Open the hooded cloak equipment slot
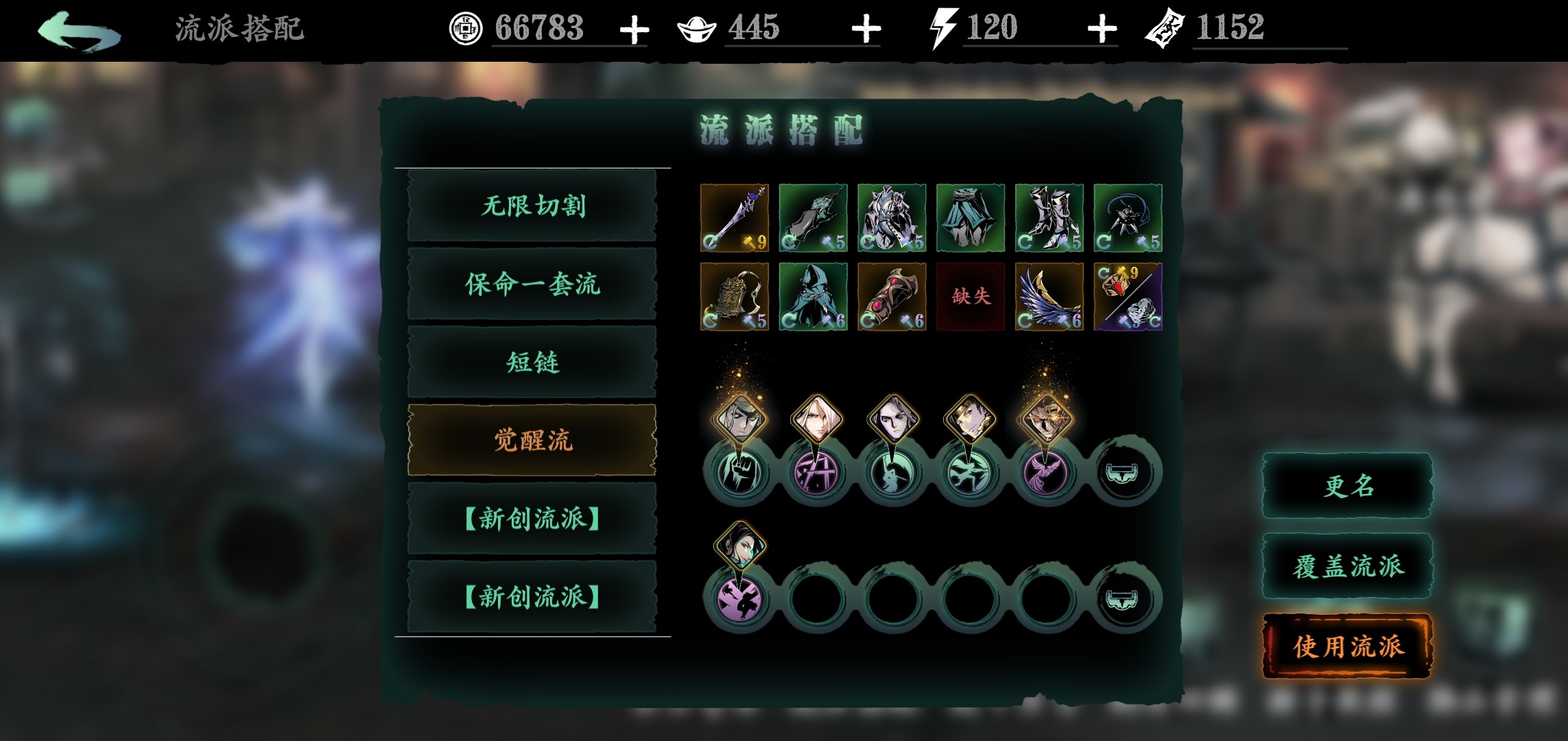This screenshot has height=741, width=1568. 813,296
